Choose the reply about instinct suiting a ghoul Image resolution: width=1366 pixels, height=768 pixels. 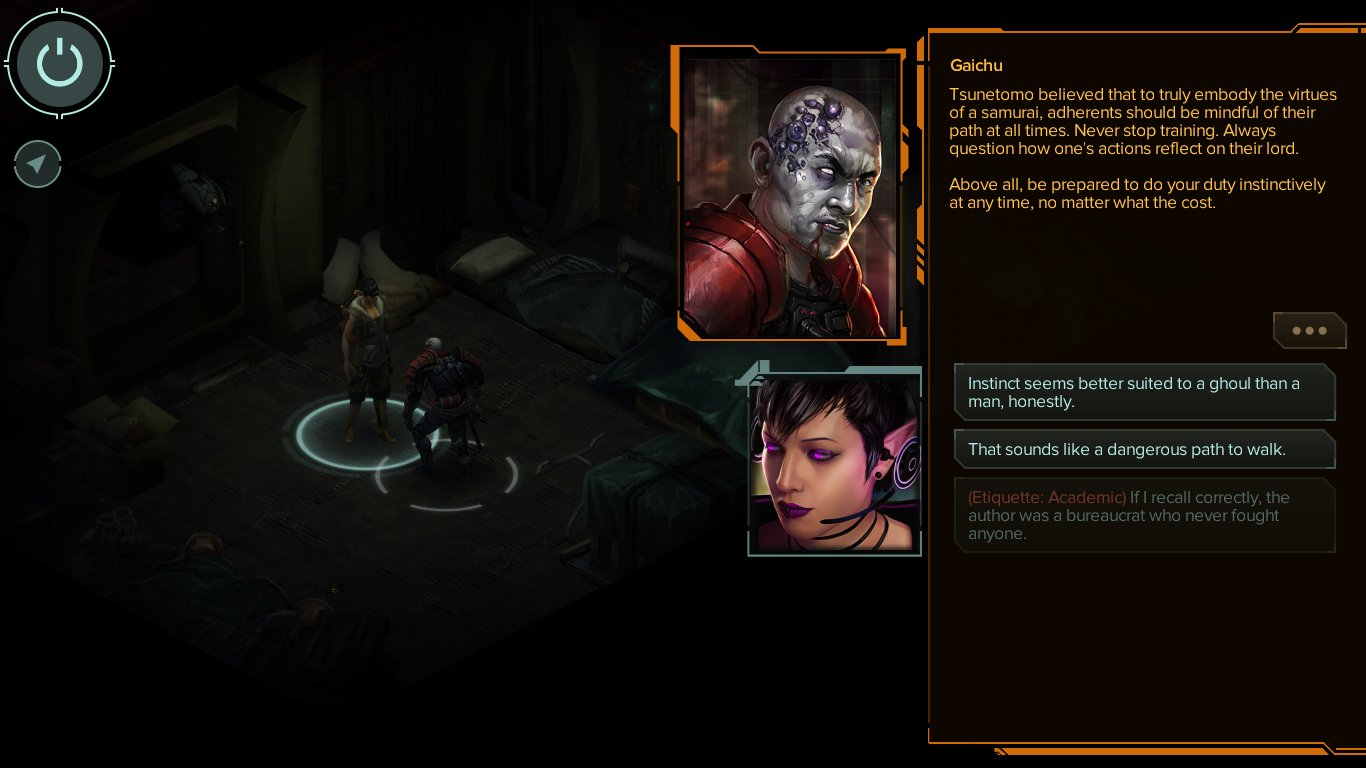click(1144, 392)
